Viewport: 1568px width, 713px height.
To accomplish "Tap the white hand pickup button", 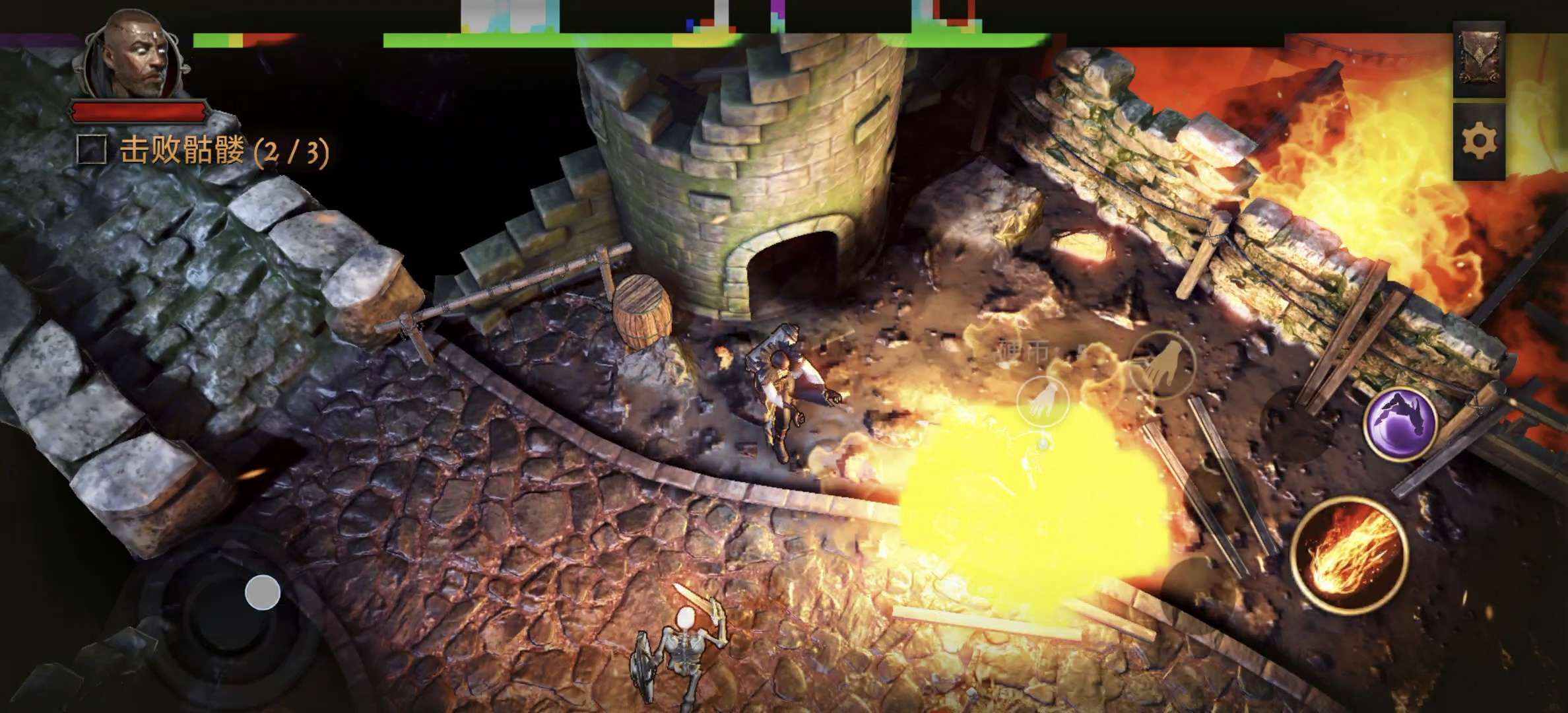I will 1044,401.
